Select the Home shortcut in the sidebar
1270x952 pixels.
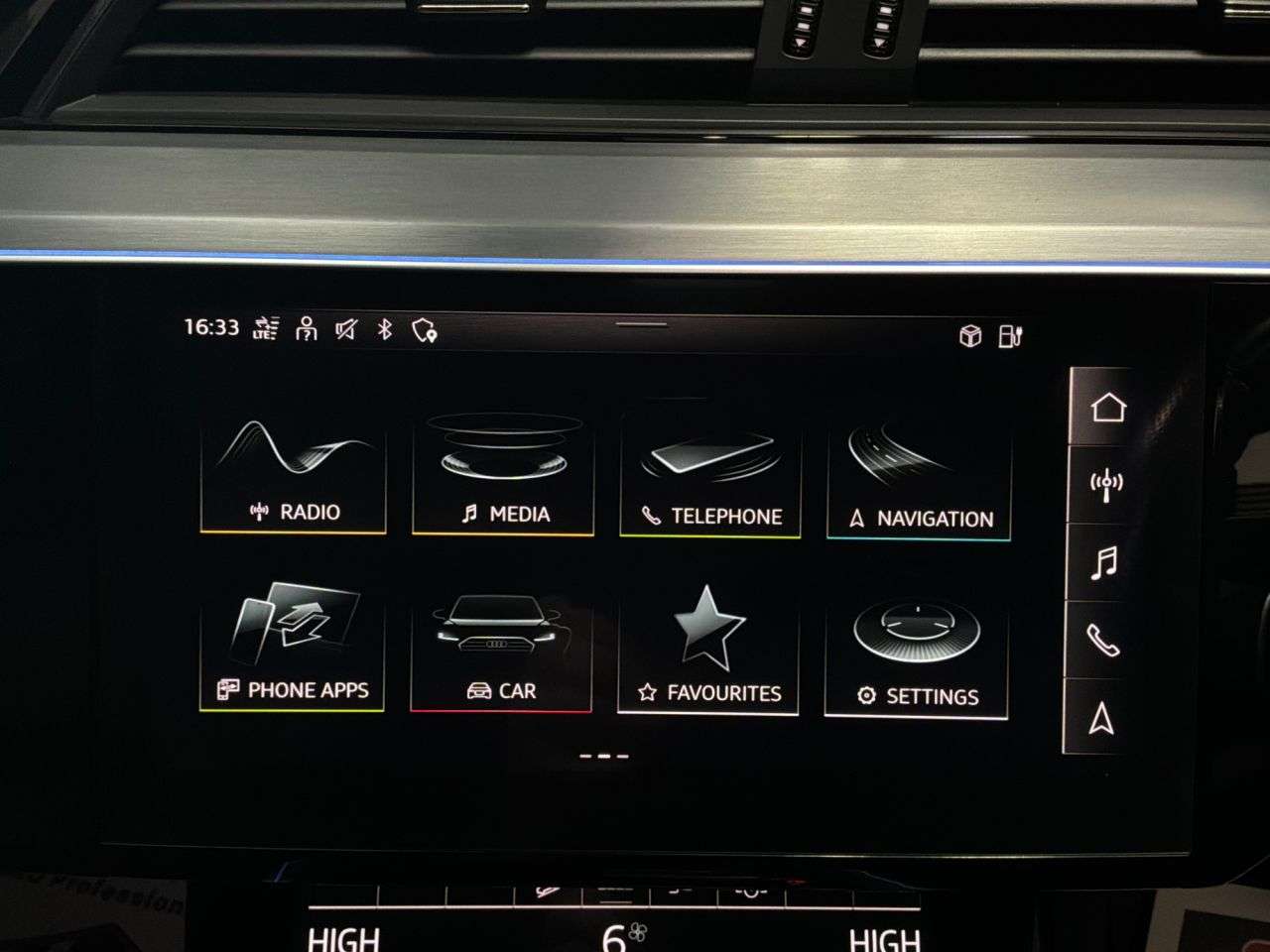point(1110,407)
